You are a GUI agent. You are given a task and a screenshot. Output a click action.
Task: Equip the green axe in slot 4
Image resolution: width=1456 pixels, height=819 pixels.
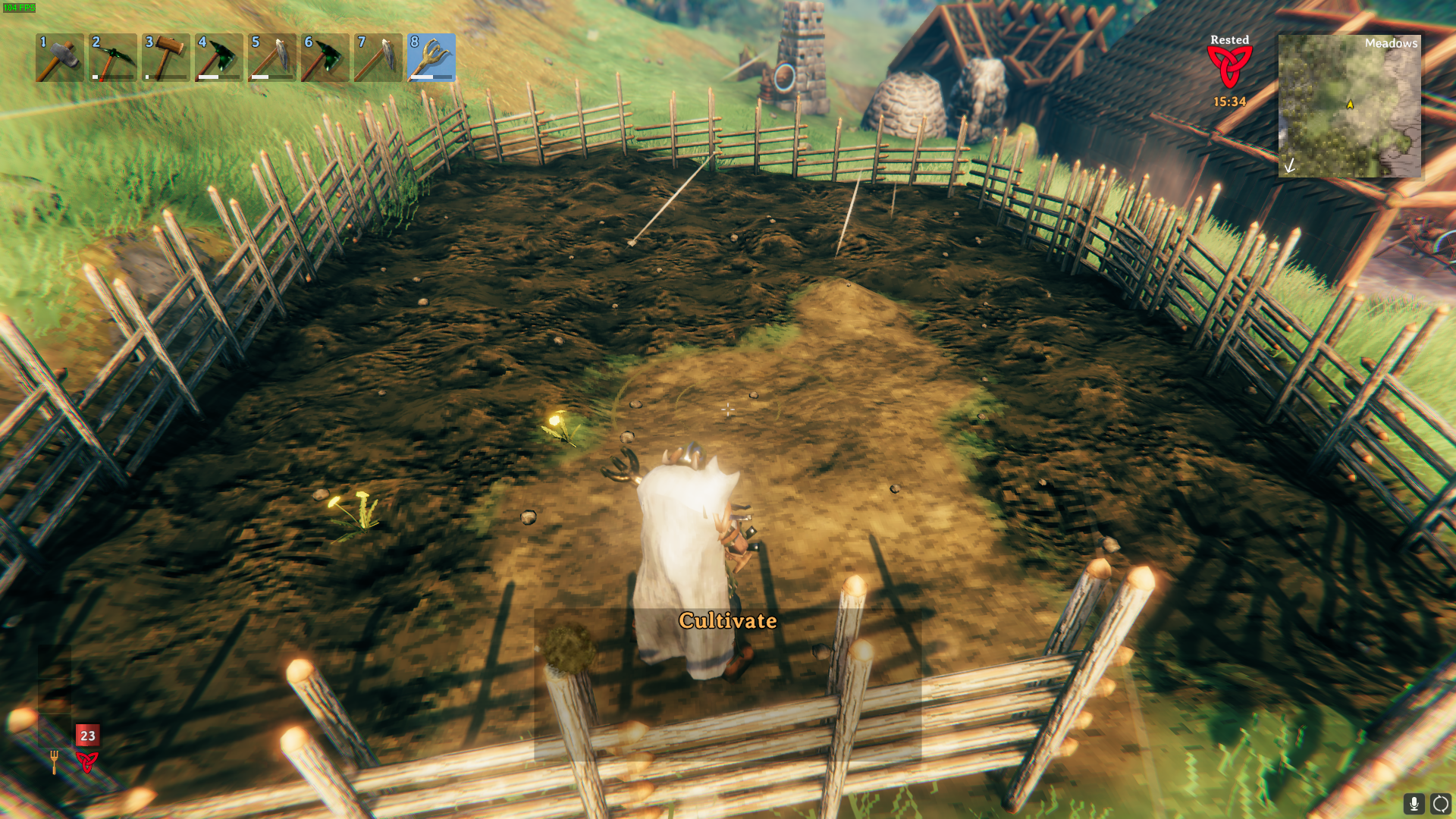click(219, 58)
